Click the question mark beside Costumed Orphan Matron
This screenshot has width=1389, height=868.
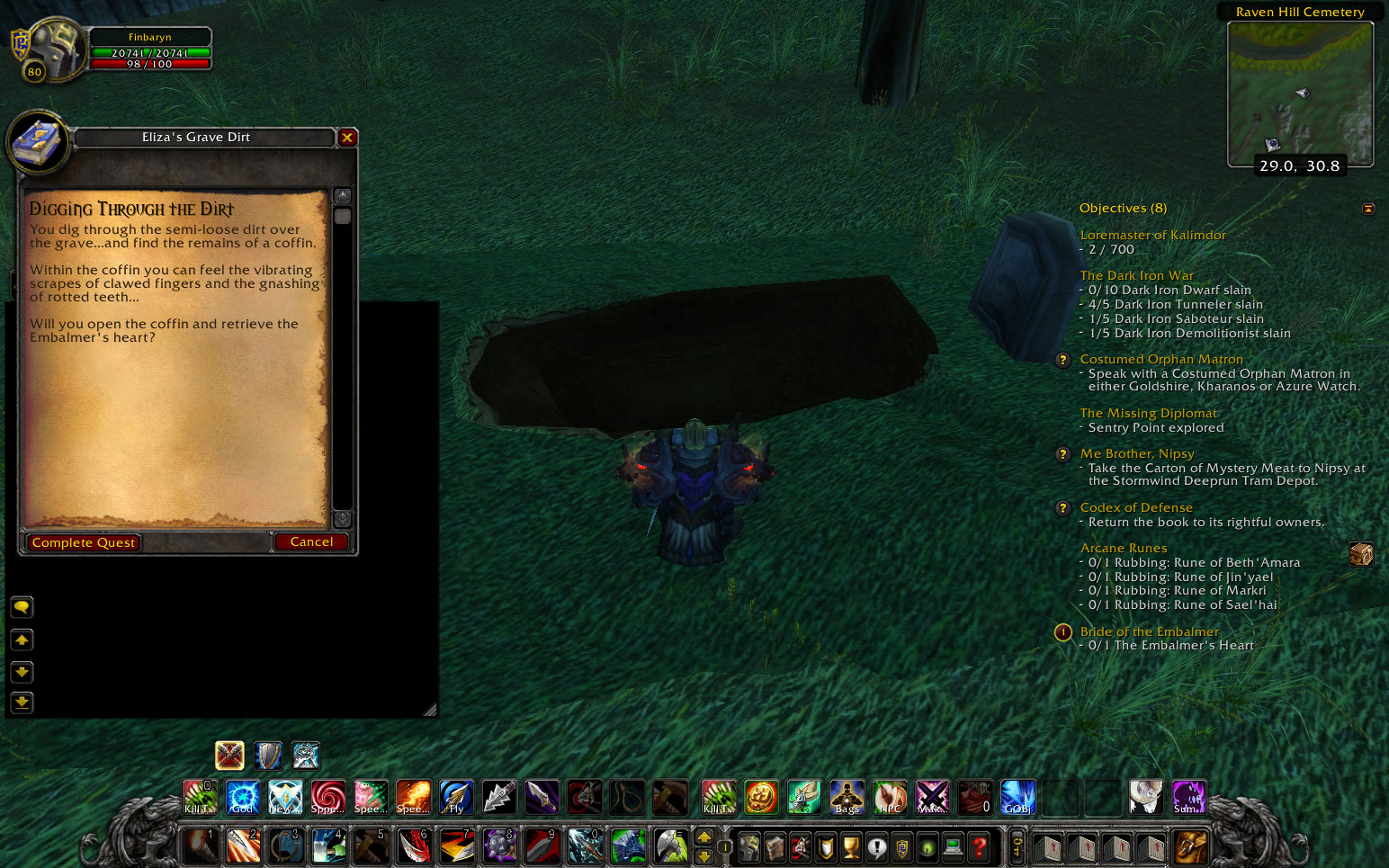tap(1062, 360)
